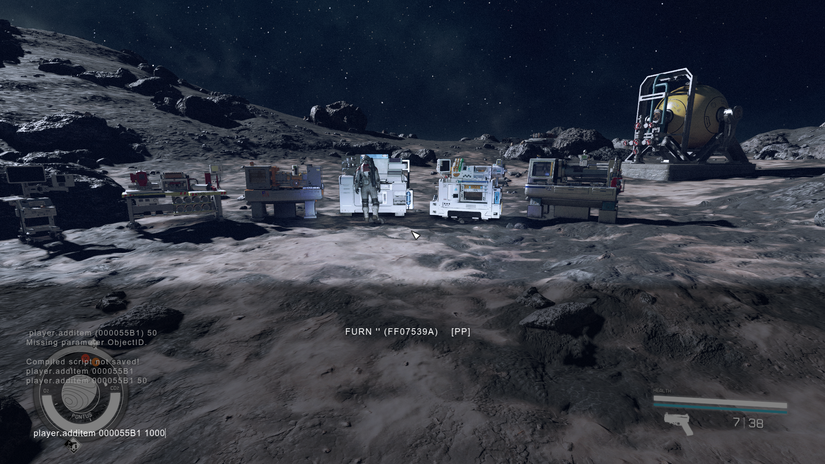Click the Pontus planet compass widget
Viewport: 825px width, 464px height.
pos(80,396)
